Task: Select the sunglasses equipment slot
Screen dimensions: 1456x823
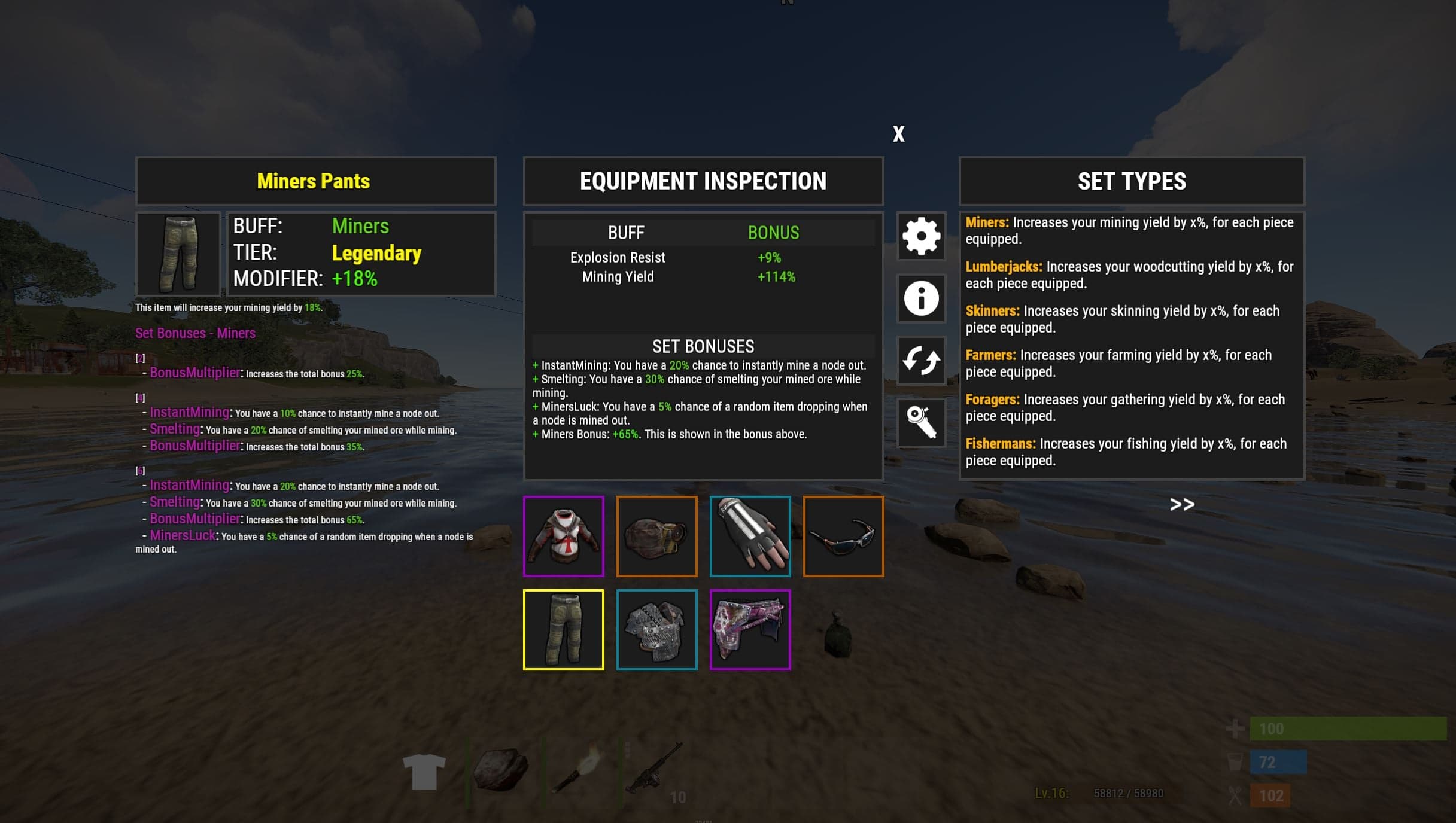Action: [x=844, y=535]
